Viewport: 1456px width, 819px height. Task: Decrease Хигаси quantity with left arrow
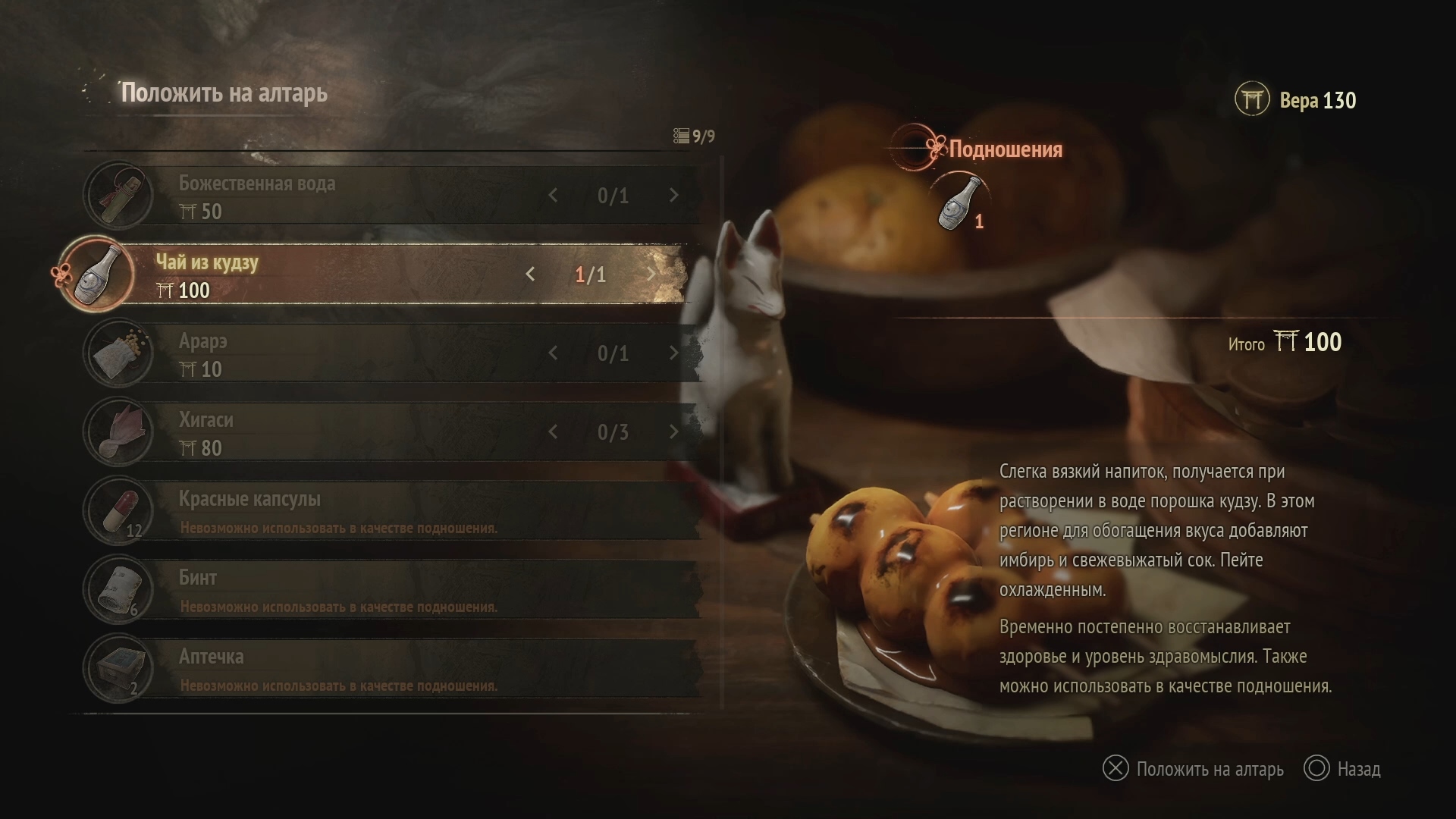(x=553, y=432)
